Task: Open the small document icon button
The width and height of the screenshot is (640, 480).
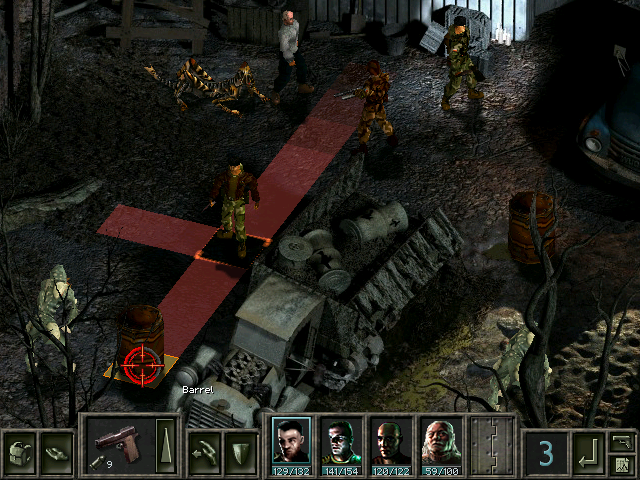Action: pos(622,463)
